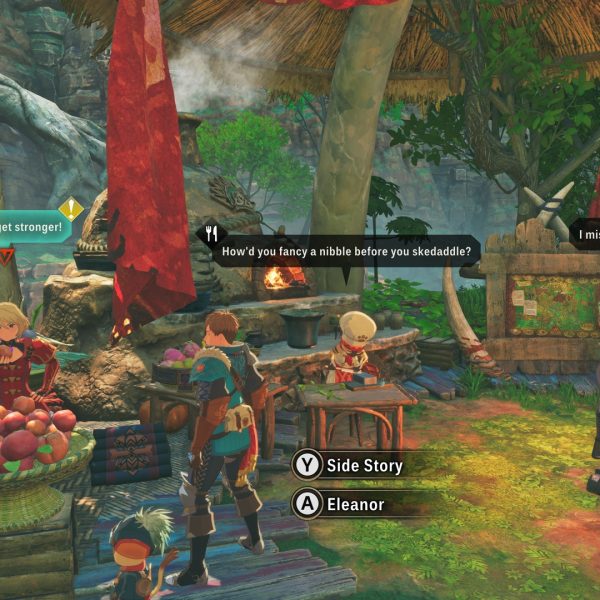This screenshot has height=600, width=600.
Task: Click the yellow exclamation quest marker
Action: tap(71, 209)
